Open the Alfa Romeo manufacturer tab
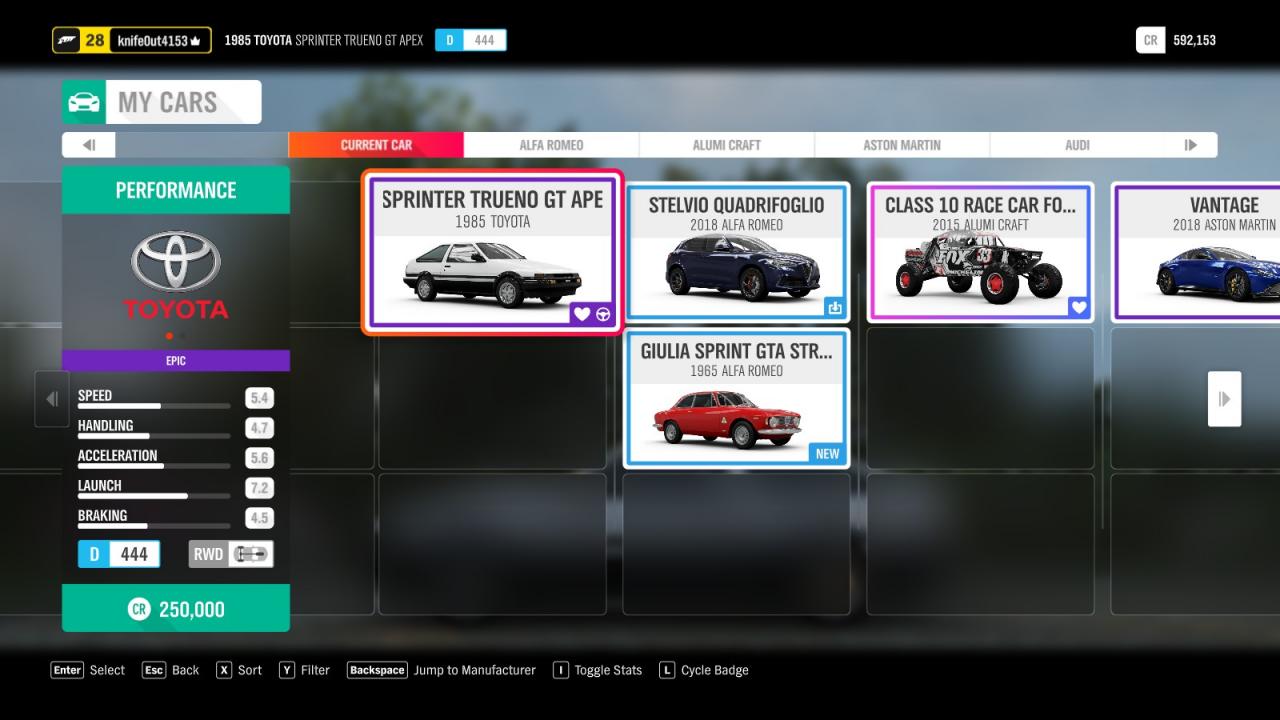The height and width of the screenshot is (720, 1280). (x=551, y=145)
